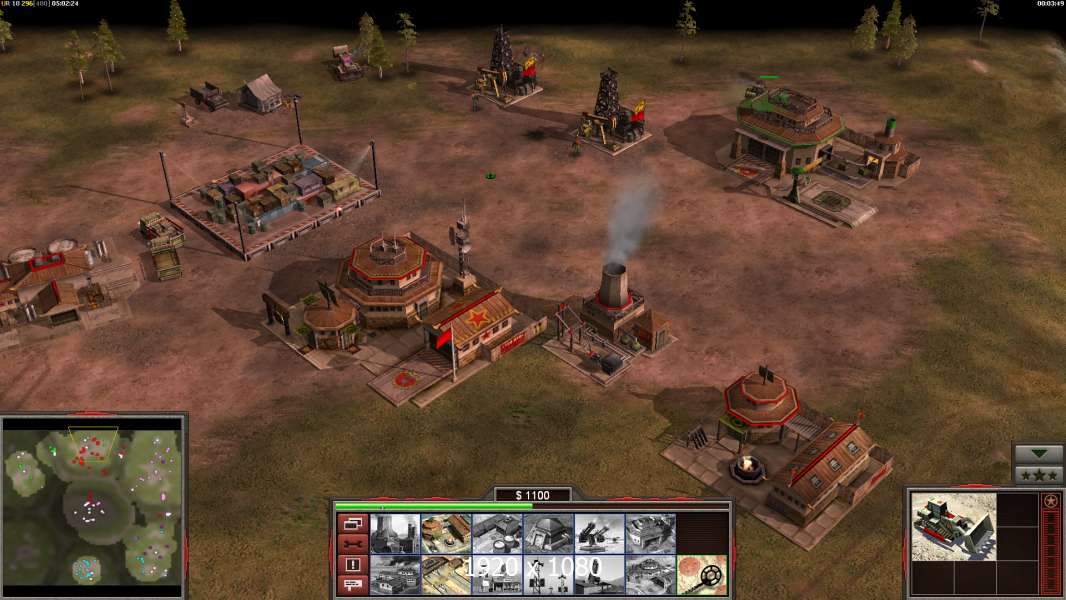Click the selected bulldozer portrait
Screen dimensions: 1066x600
tap(954, 525)
